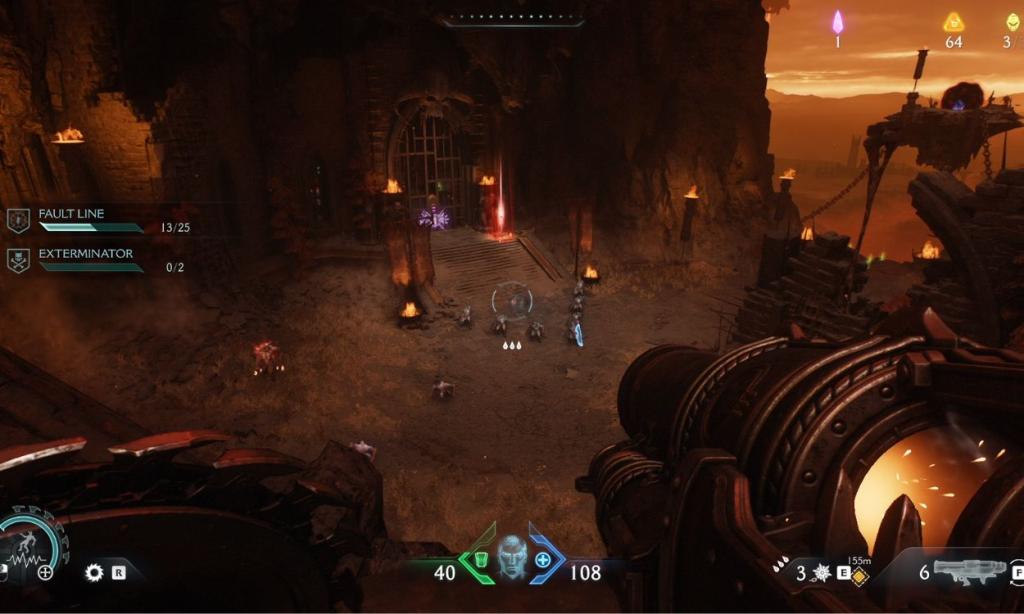Click the spiked flail ability icon
The height and width of the screenshot is (614, 1024).
click(x=823, y=573)
